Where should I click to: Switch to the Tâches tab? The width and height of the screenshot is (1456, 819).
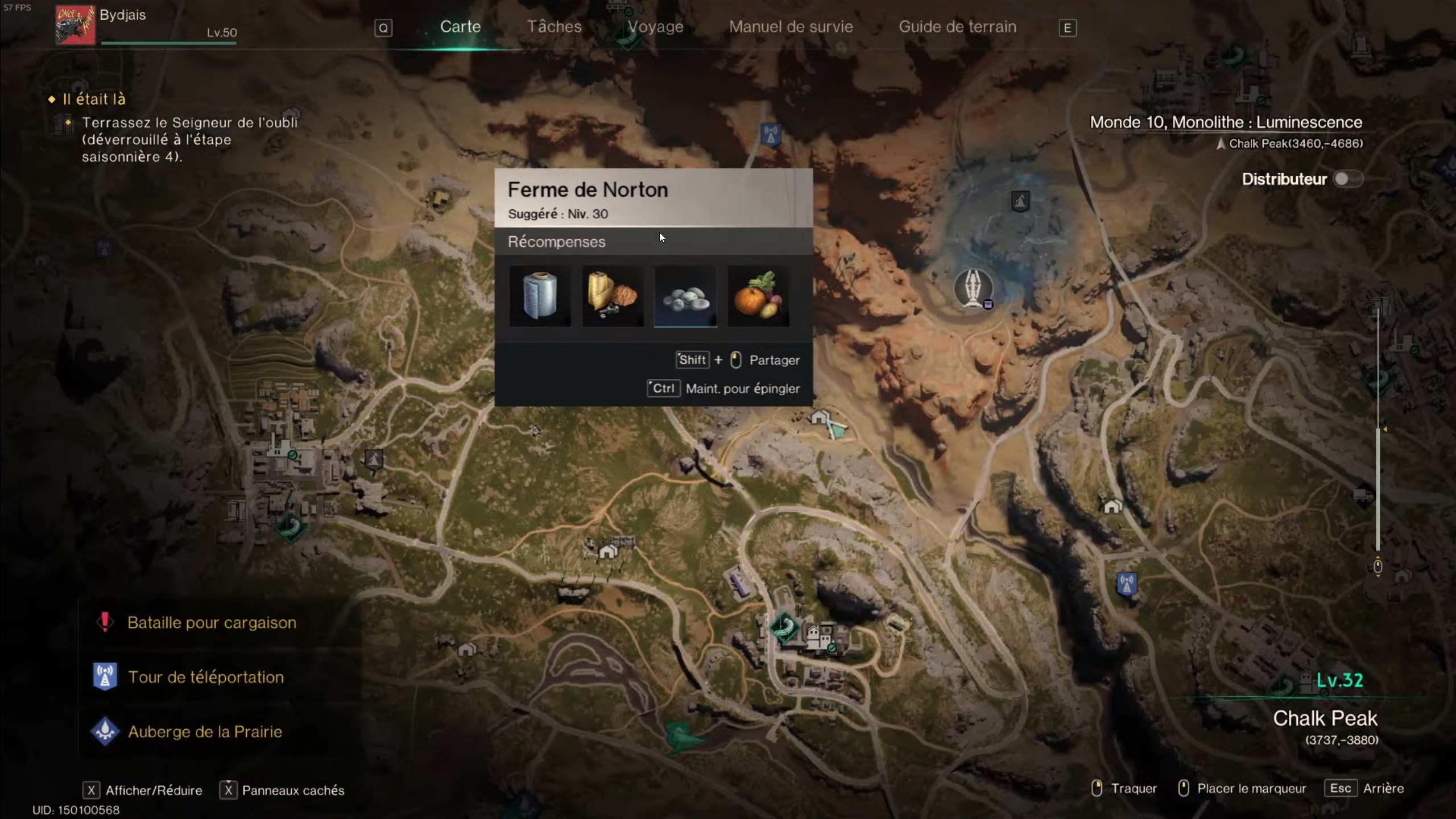click(554, 27)
